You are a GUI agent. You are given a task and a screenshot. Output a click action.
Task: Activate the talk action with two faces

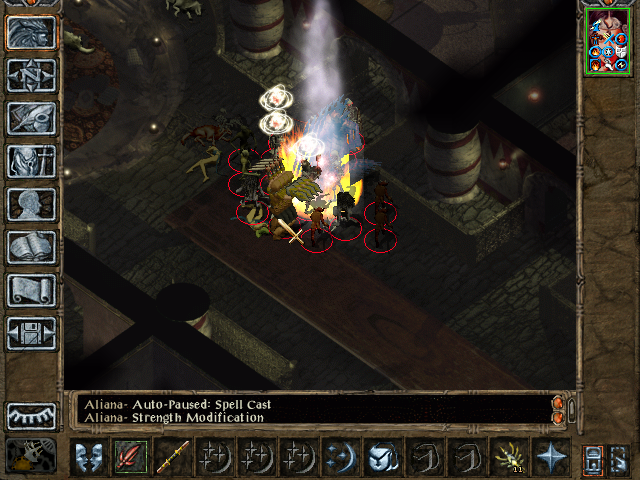click(87, 457)
